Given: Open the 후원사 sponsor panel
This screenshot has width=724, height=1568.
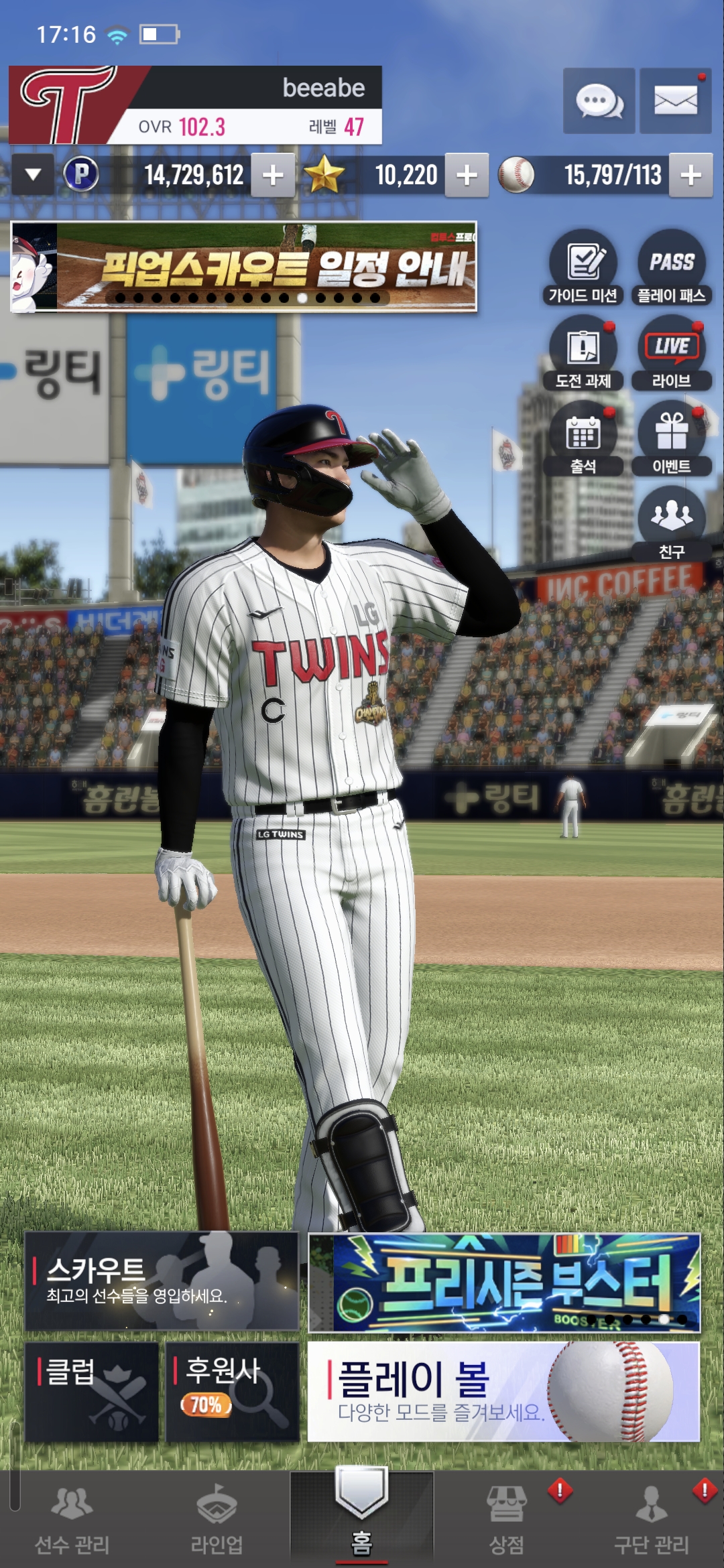Looking at the screenshot, I should point(232,1391).
